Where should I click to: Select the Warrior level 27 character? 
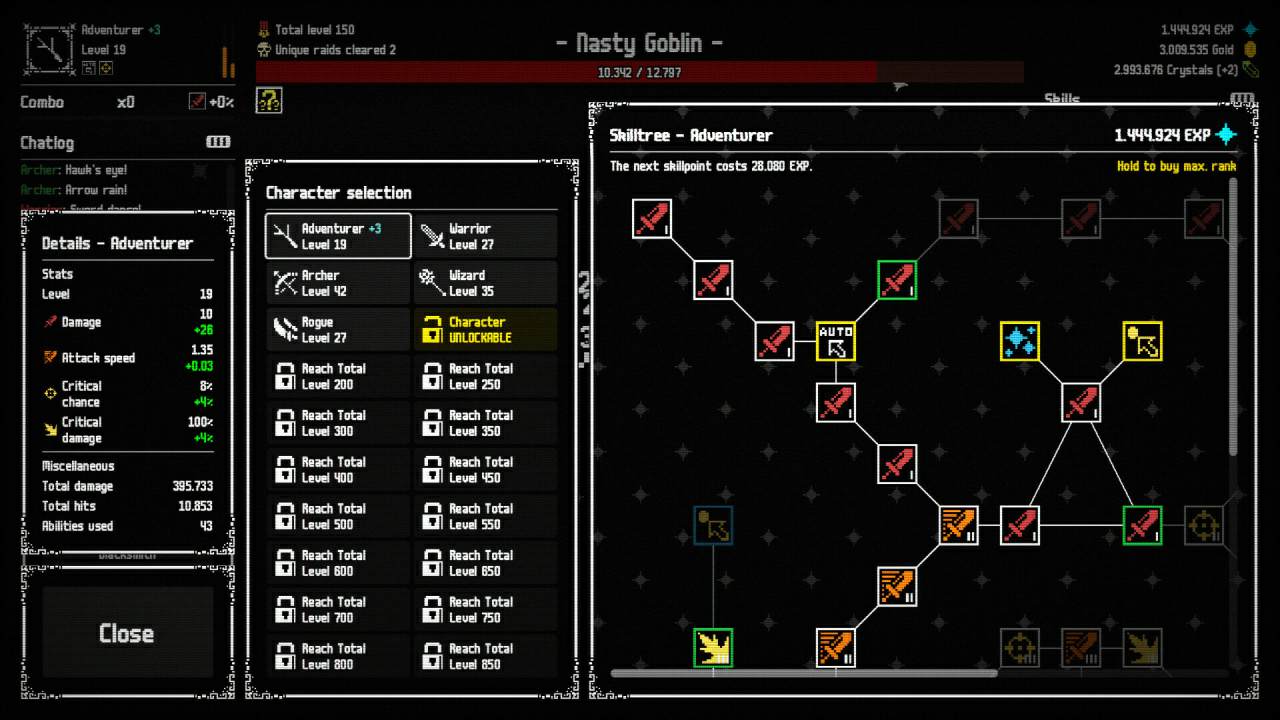pos(486,236)
